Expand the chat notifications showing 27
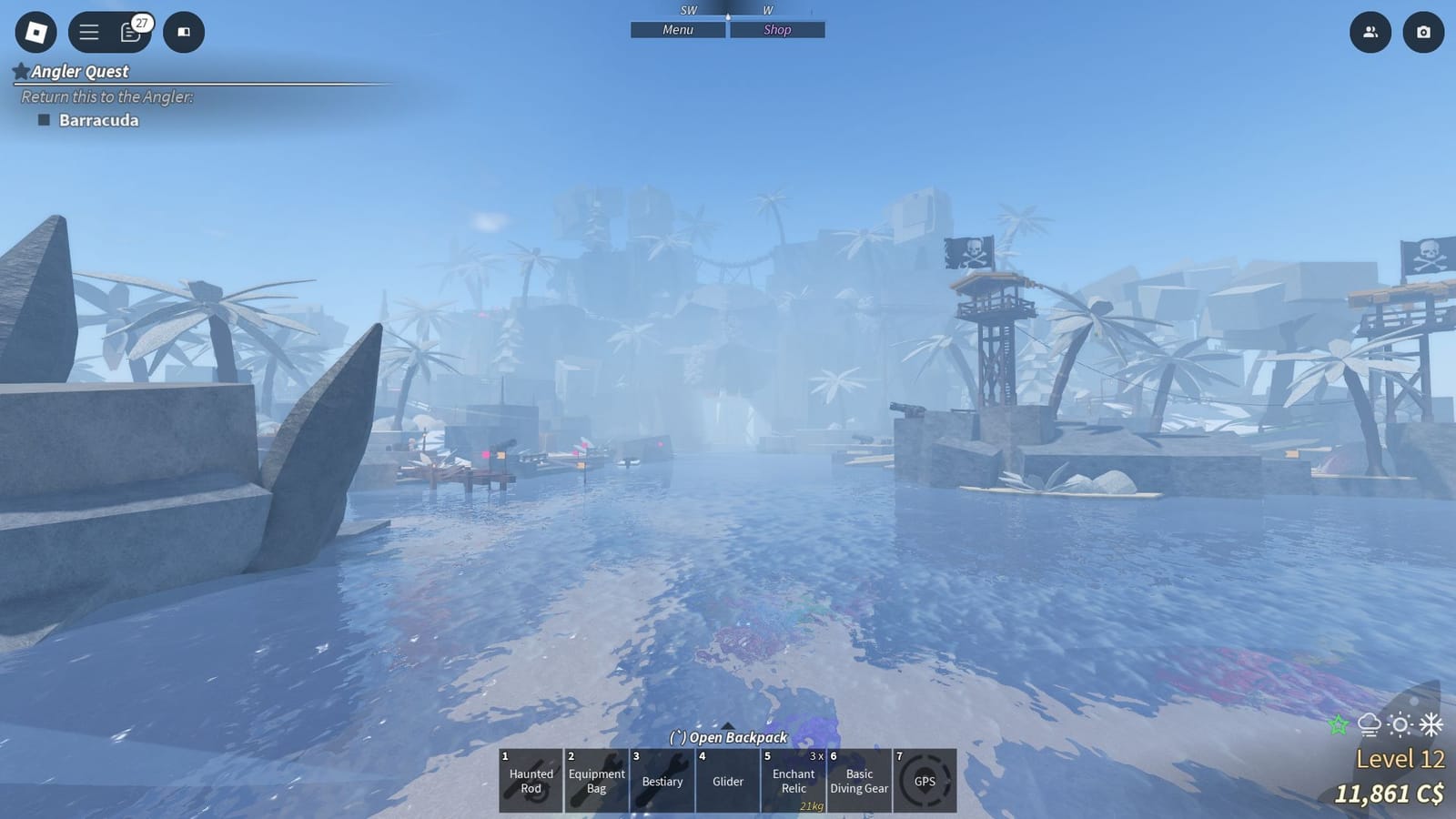The image size is (1456, 819). tap(131, 33)
